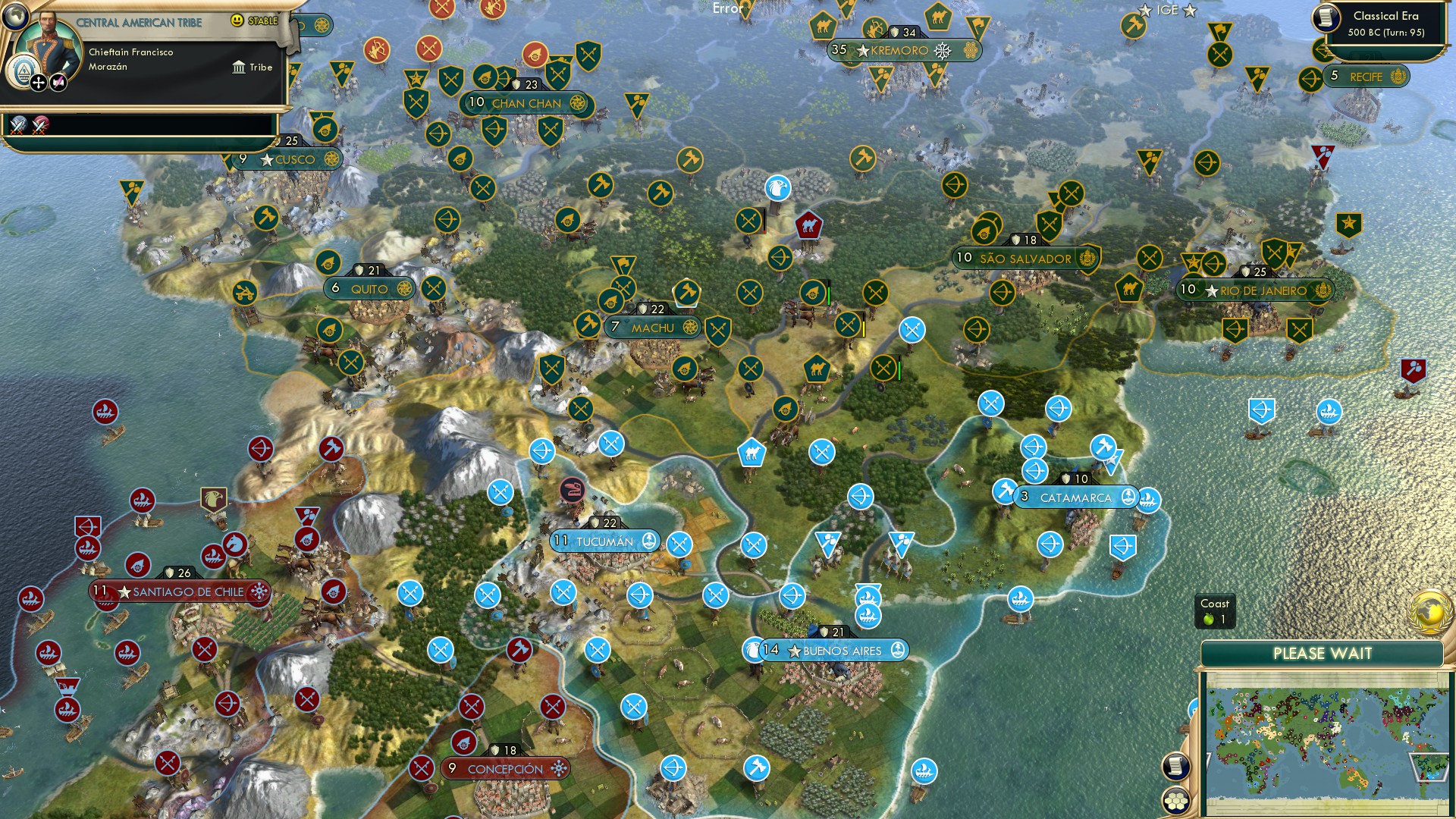Open the Buenos Aires city screen
The height and width of the screenshot is (819, 1456).
point(840,650)
